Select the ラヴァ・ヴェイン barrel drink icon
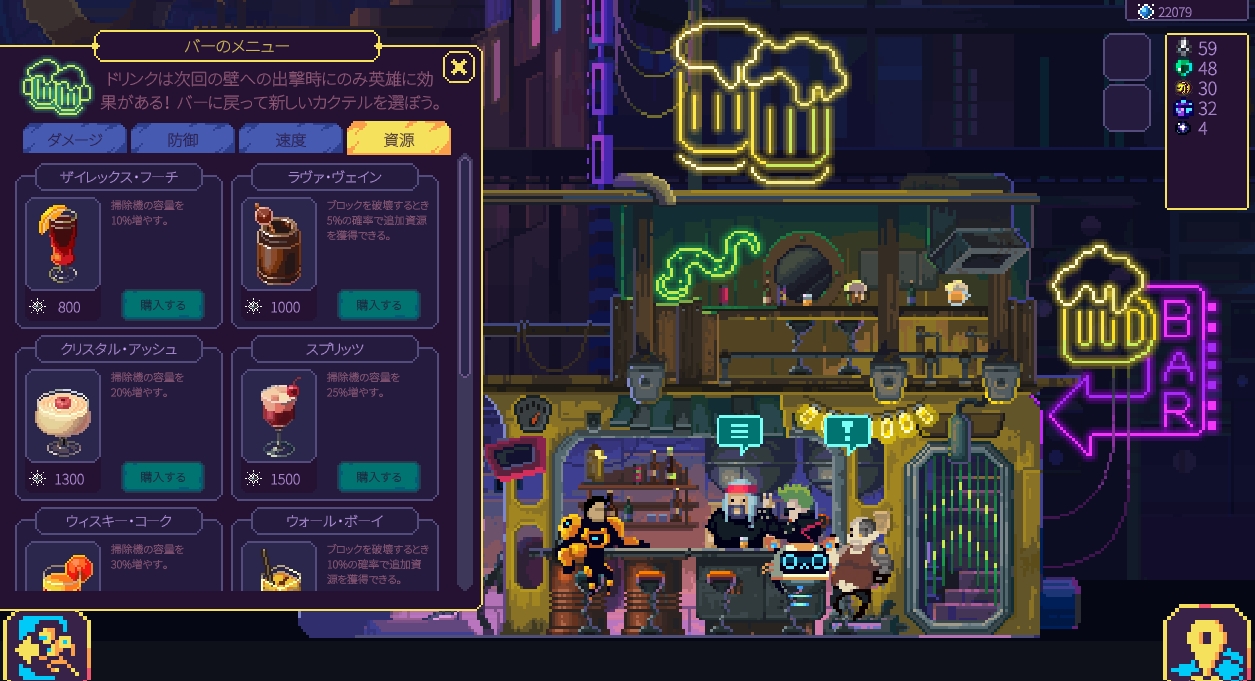Screen dimensions: 1255x681 click(279, 243)
